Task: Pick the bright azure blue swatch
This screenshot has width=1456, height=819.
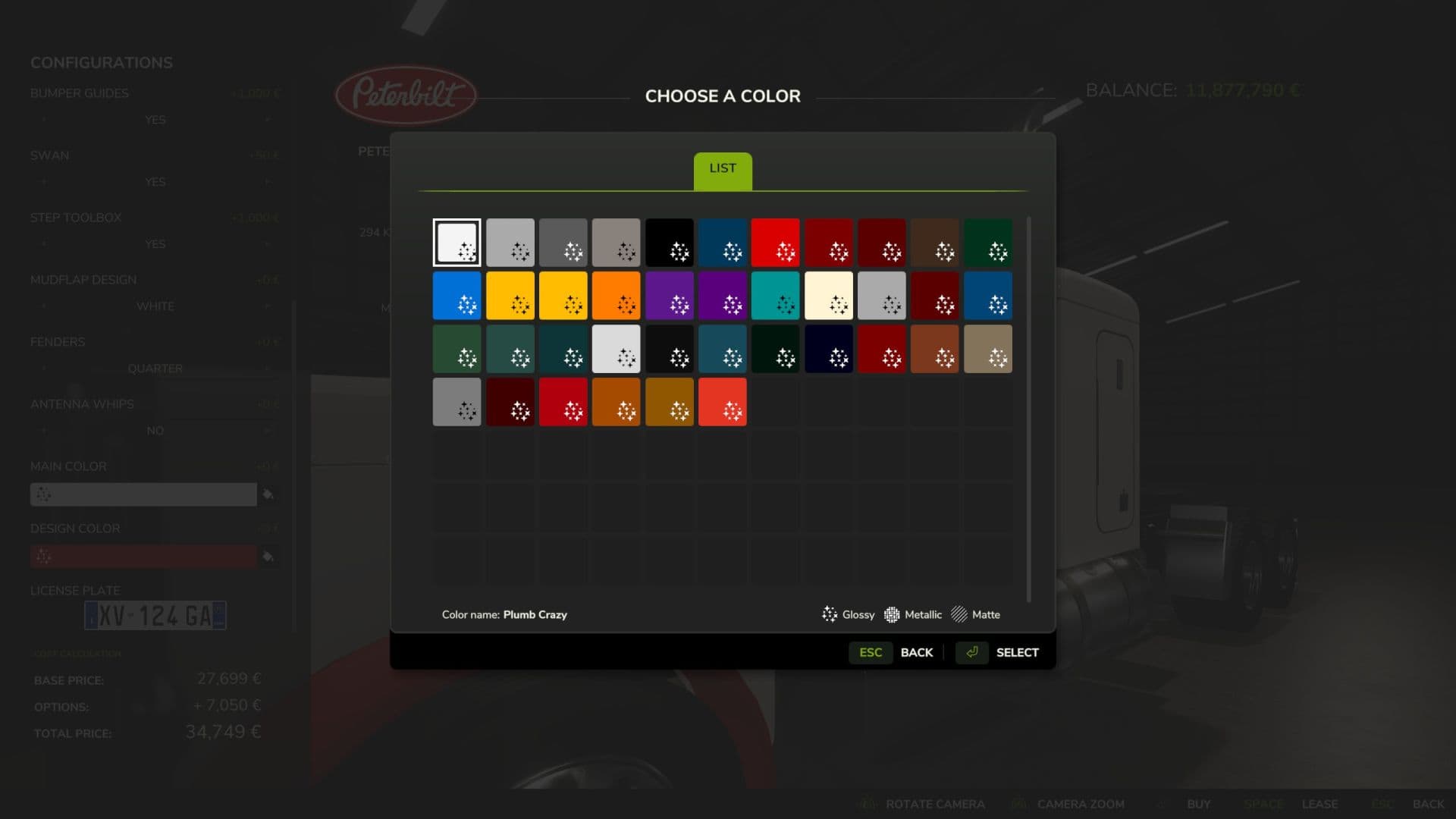Action: coord(457,296)
